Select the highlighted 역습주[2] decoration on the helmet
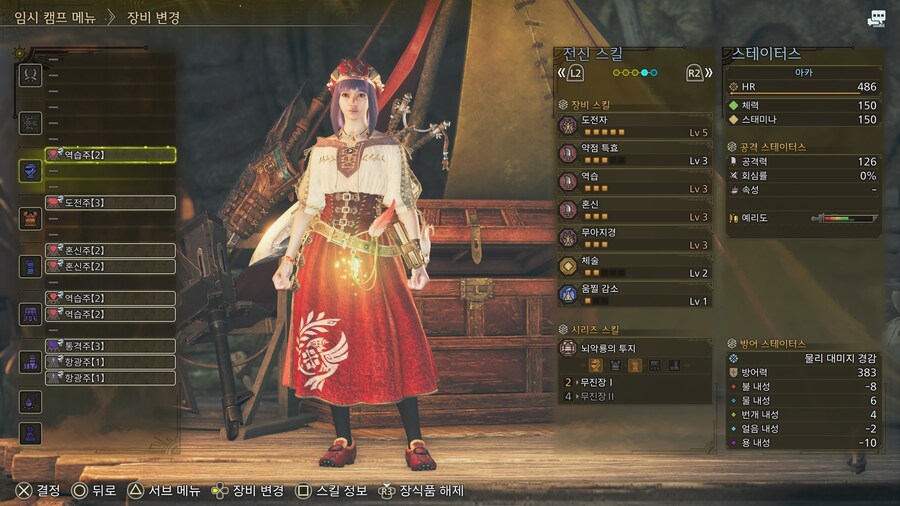Image resolution: width=900 pixels, height=506 pixels. click(x=110, y=155)
